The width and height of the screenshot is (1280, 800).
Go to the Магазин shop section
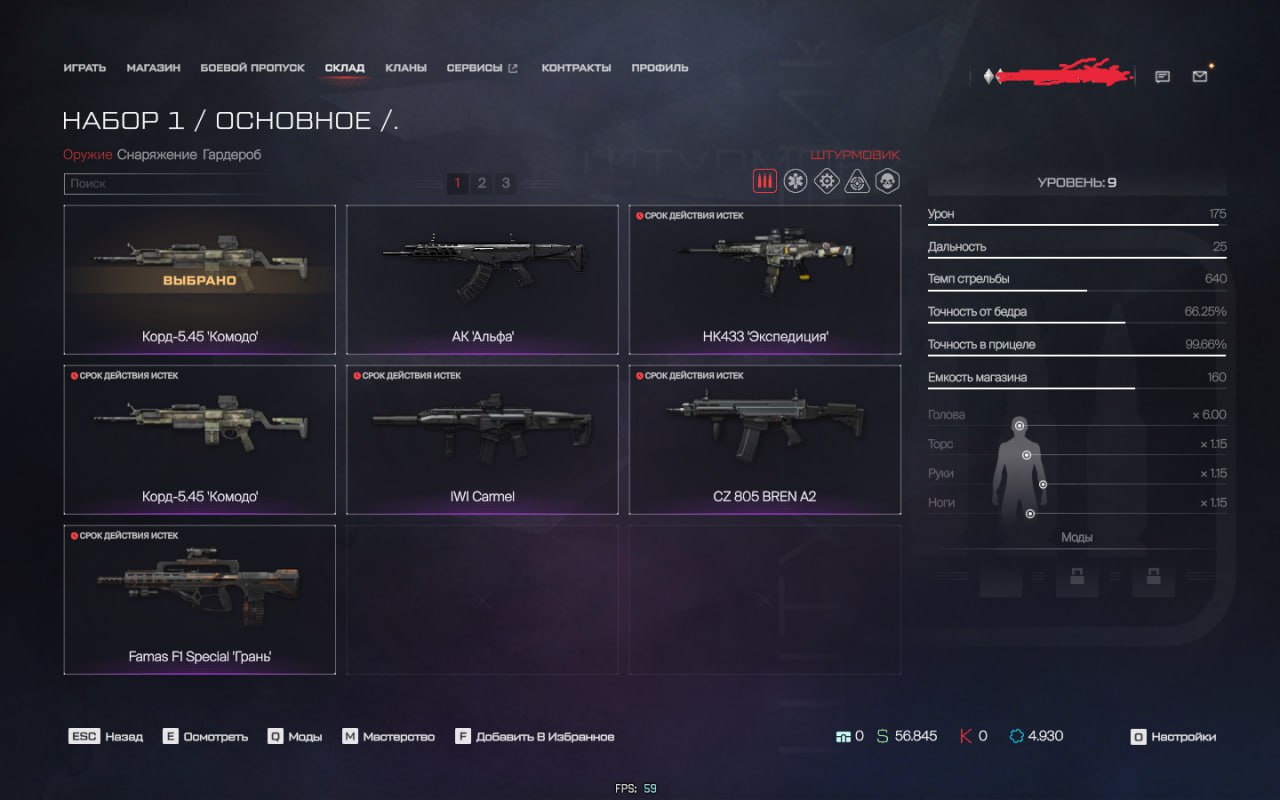(153, 68)
